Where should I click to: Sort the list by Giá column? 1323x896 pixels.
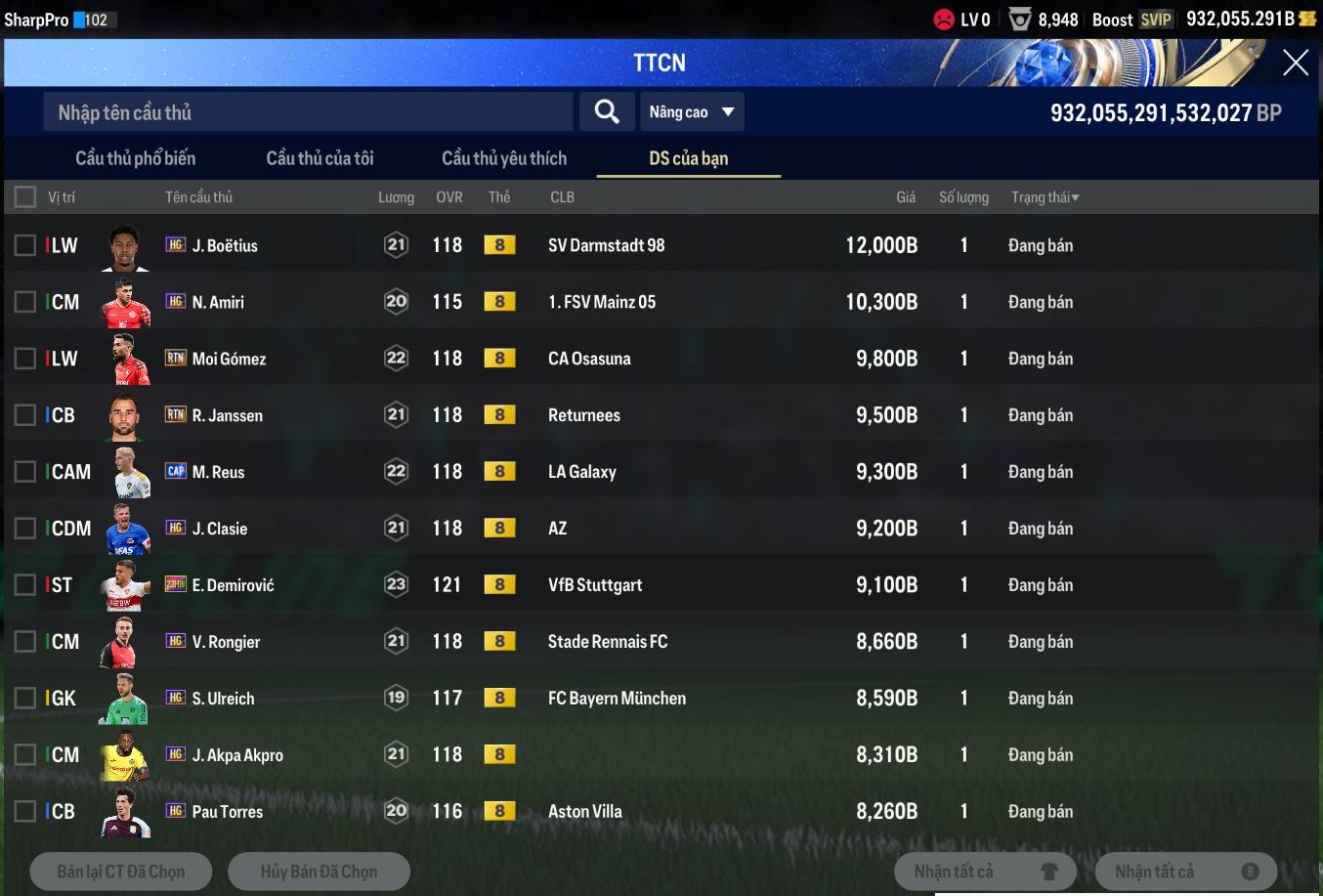906,197
